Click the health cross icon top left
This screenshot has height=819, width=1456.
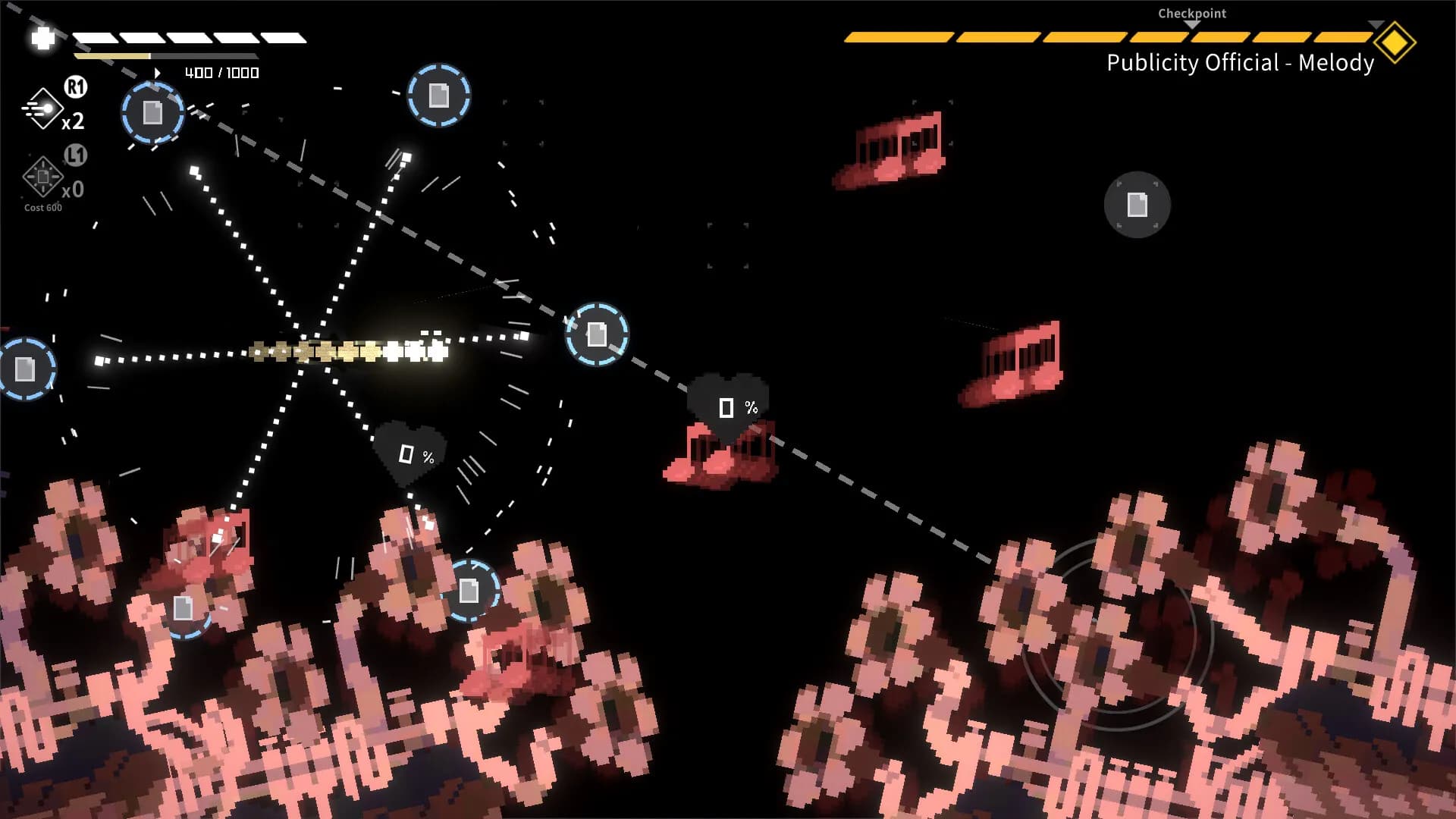[40, 39]
